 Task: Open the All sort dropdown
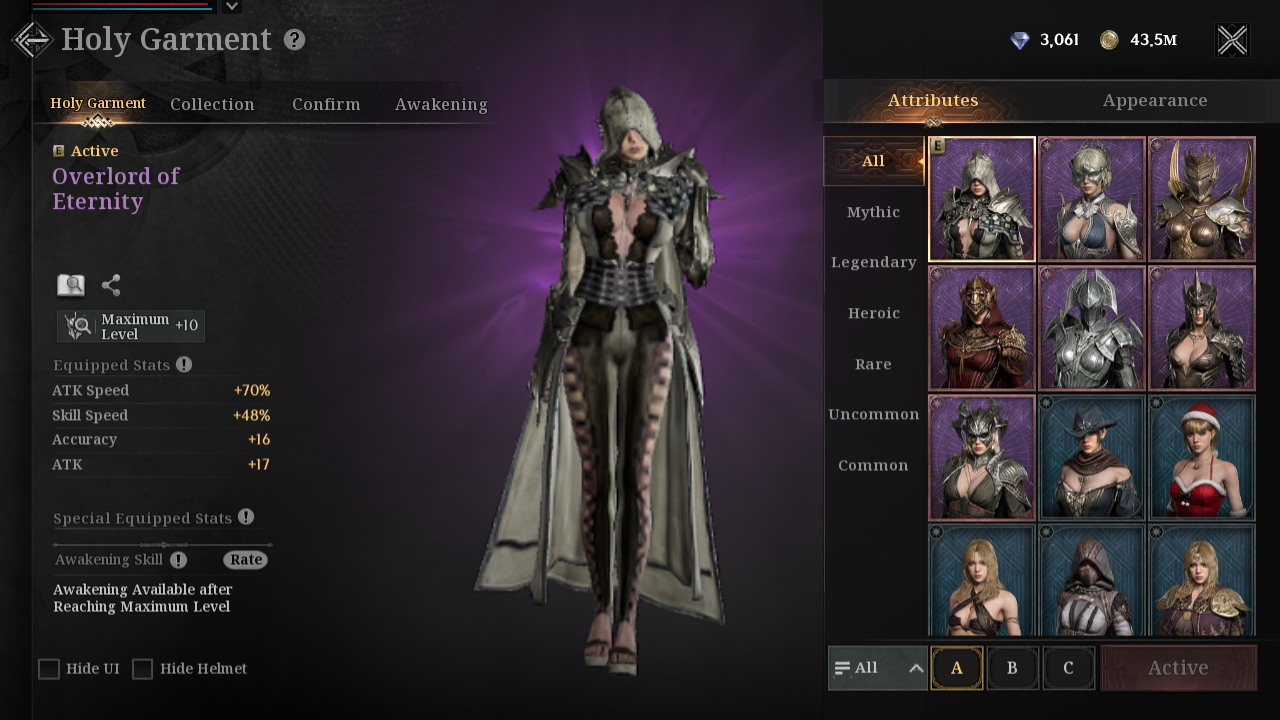click(x=878, y=668)
